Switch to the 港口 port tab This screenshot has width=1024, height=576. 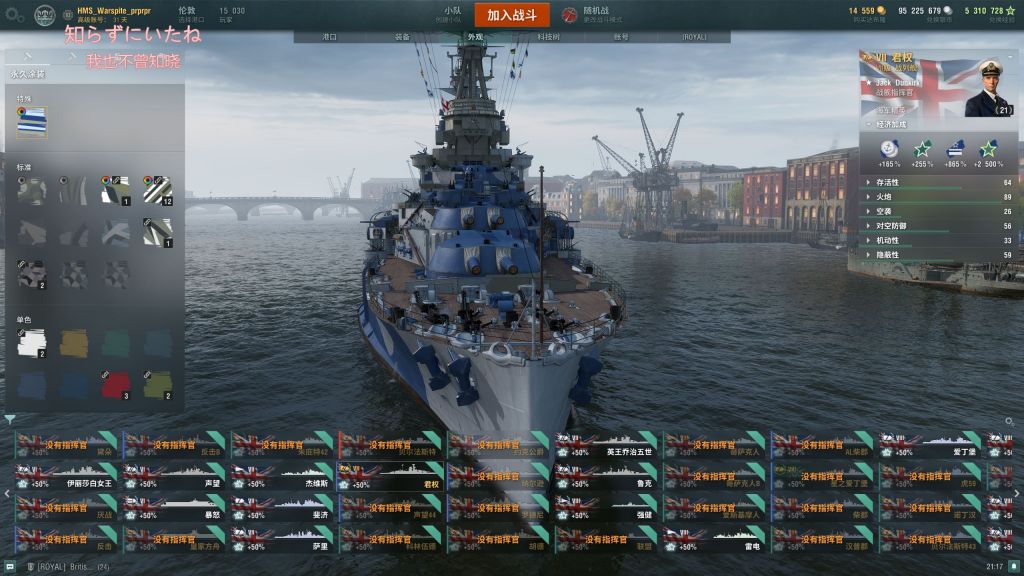click(x=329, y=37)
